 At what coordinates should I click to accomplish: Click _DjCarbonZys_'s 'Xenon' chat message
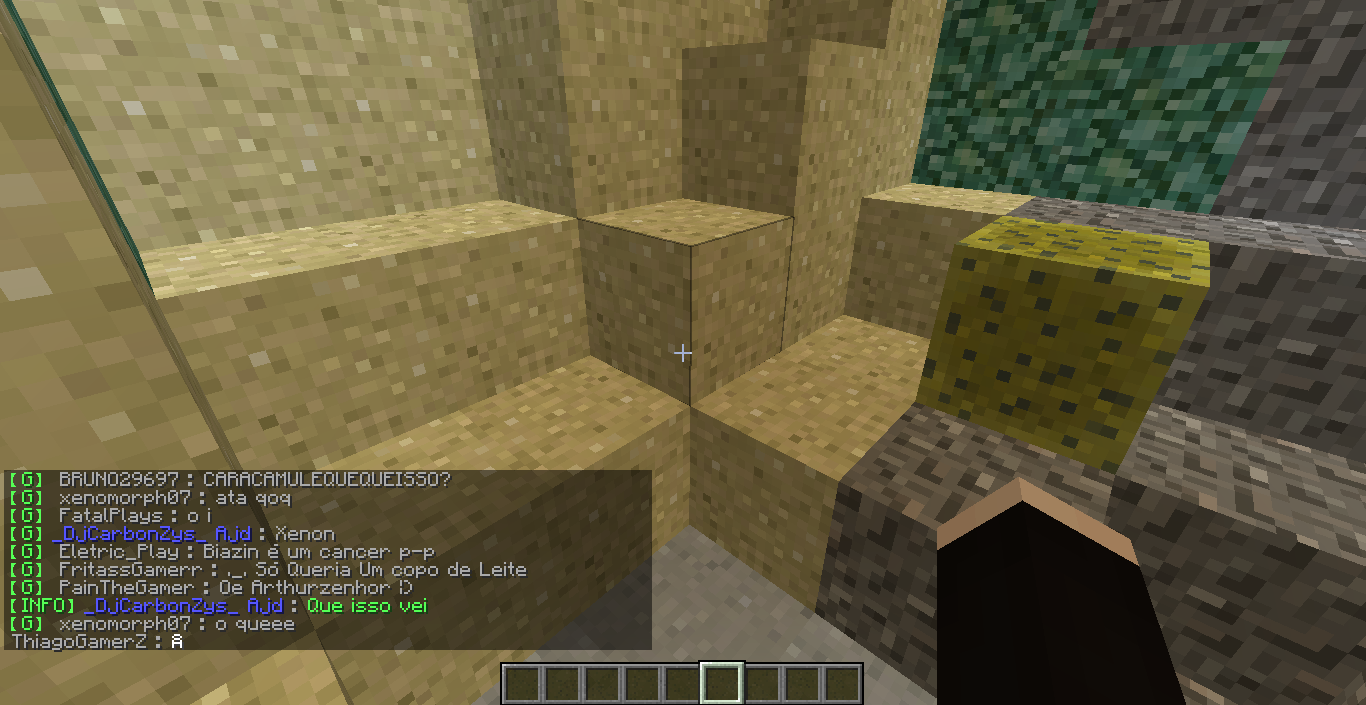point(304,534)
